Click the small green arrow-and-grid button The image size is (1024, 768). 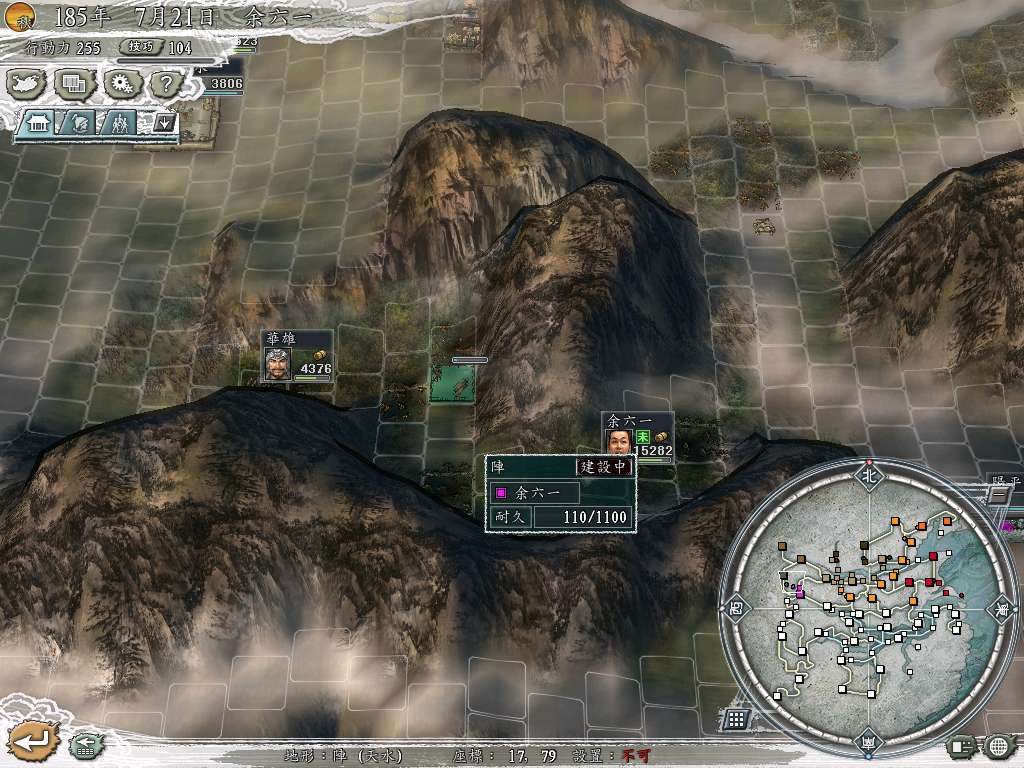[84, 744]
